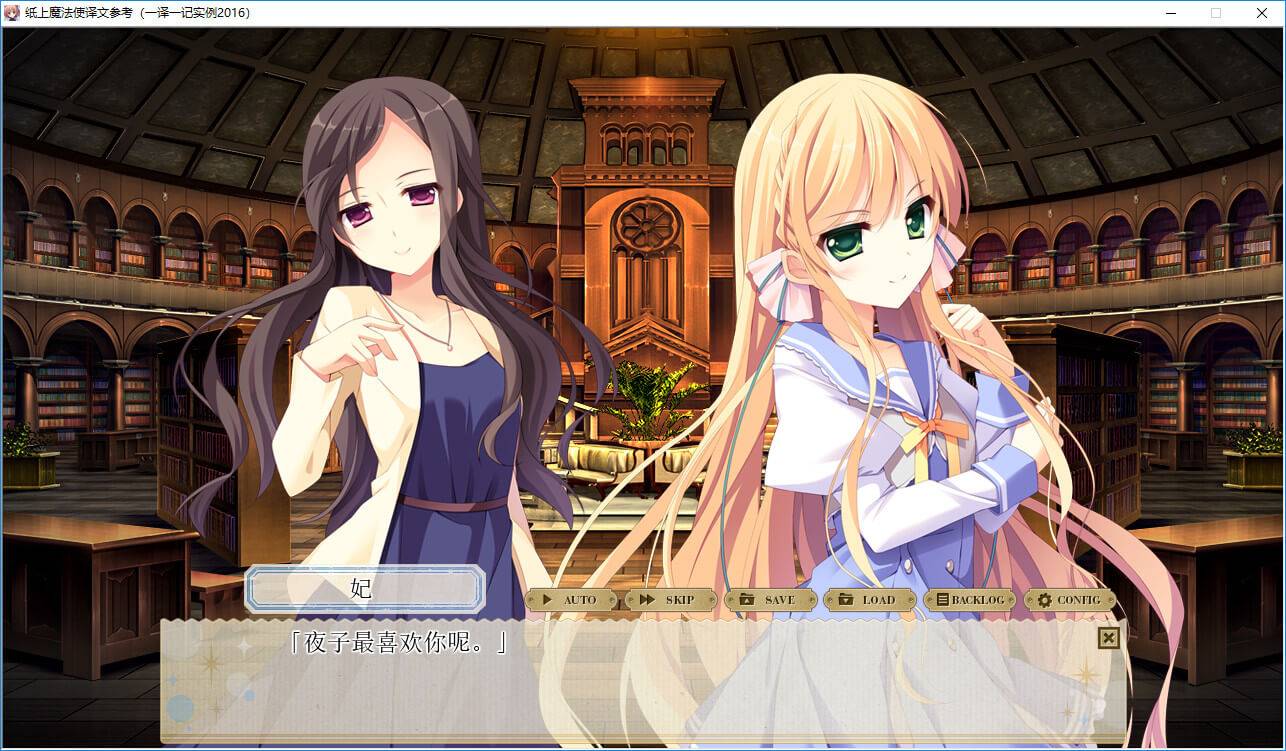
Task: Show the BACKLOG dialogue history
Action: pyautogui.click(x=968, y=600)
